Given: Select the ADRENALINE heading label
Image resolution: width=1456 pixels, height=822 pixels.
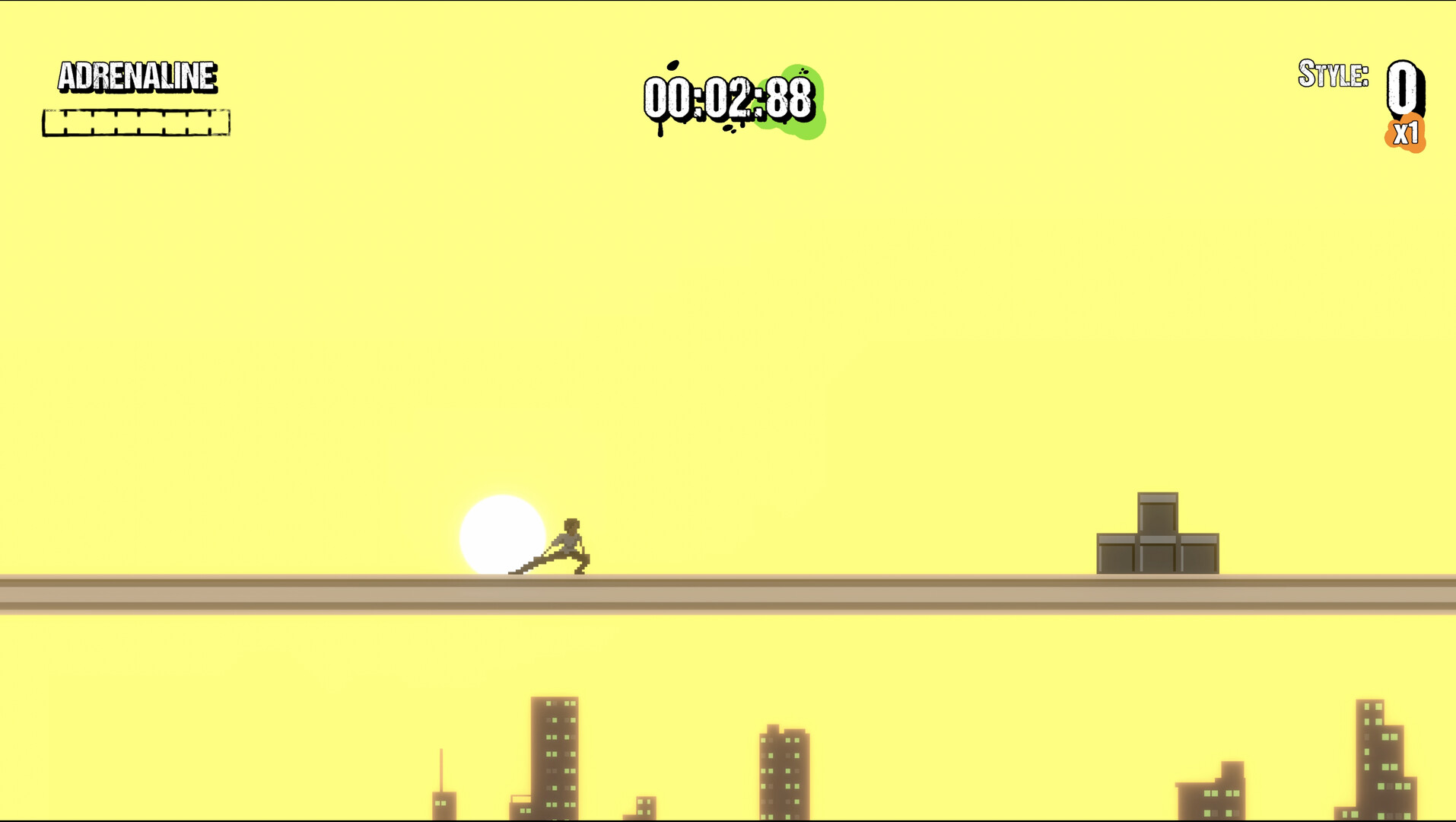Looking at the screenshot, I should (x=137, y=78).
